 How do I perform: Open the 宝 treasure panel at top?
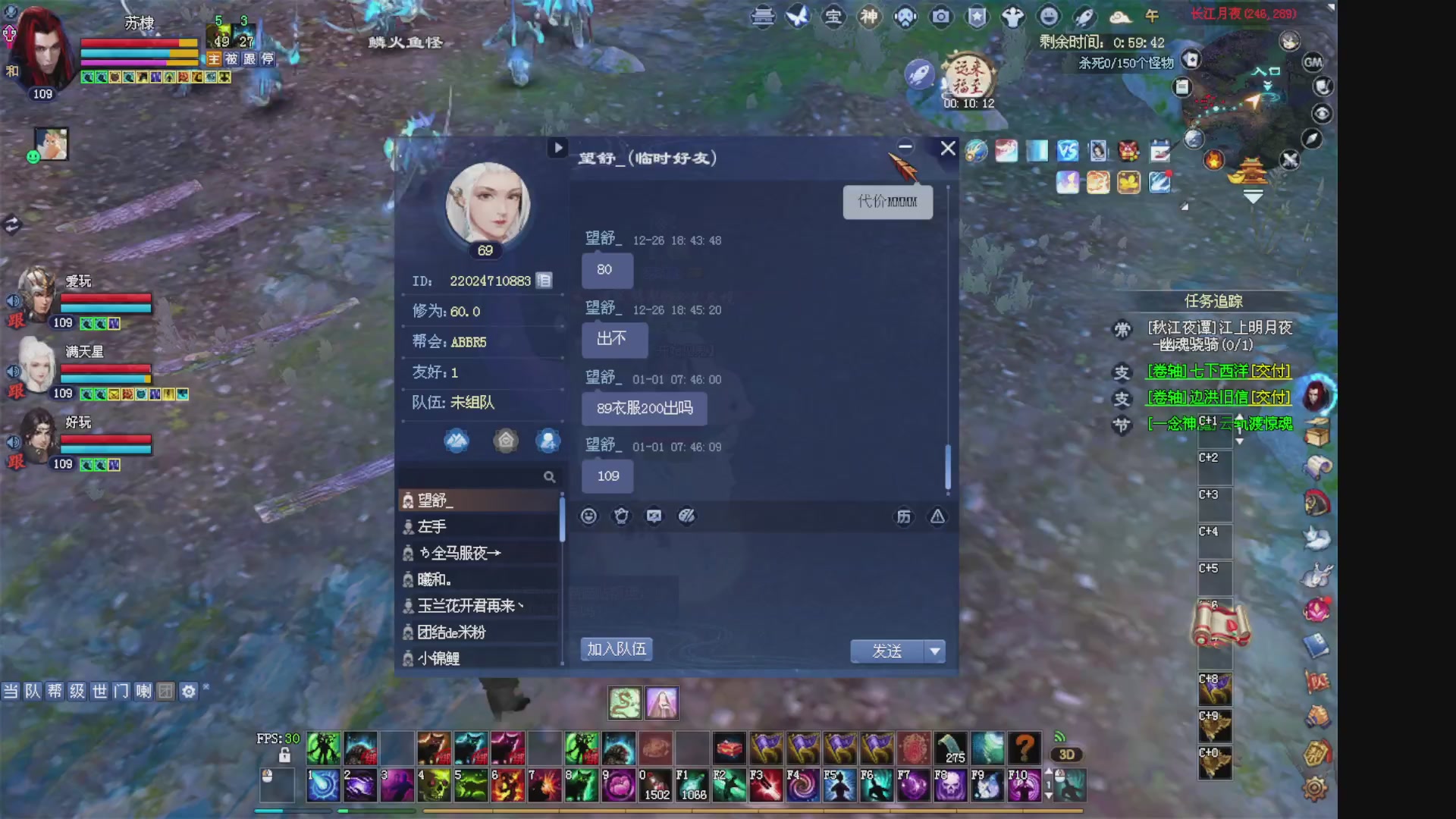833,17
